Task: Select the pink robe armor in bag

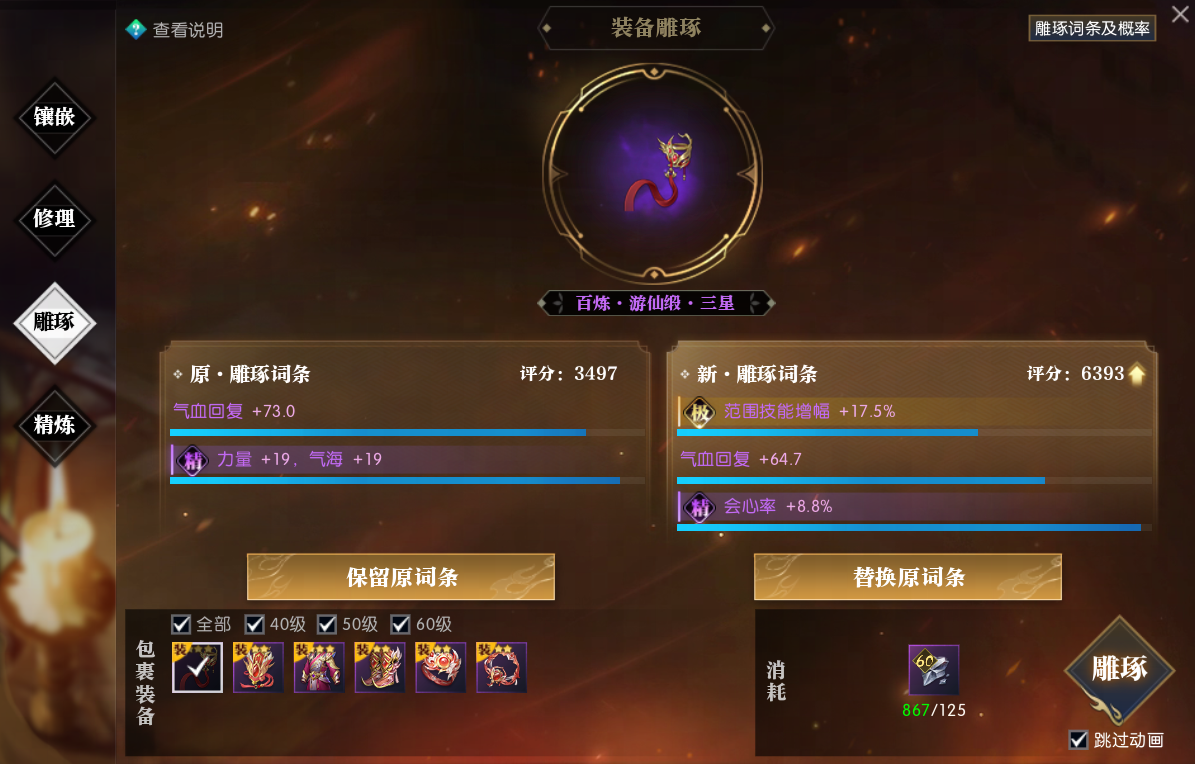Action: (319, 668)
